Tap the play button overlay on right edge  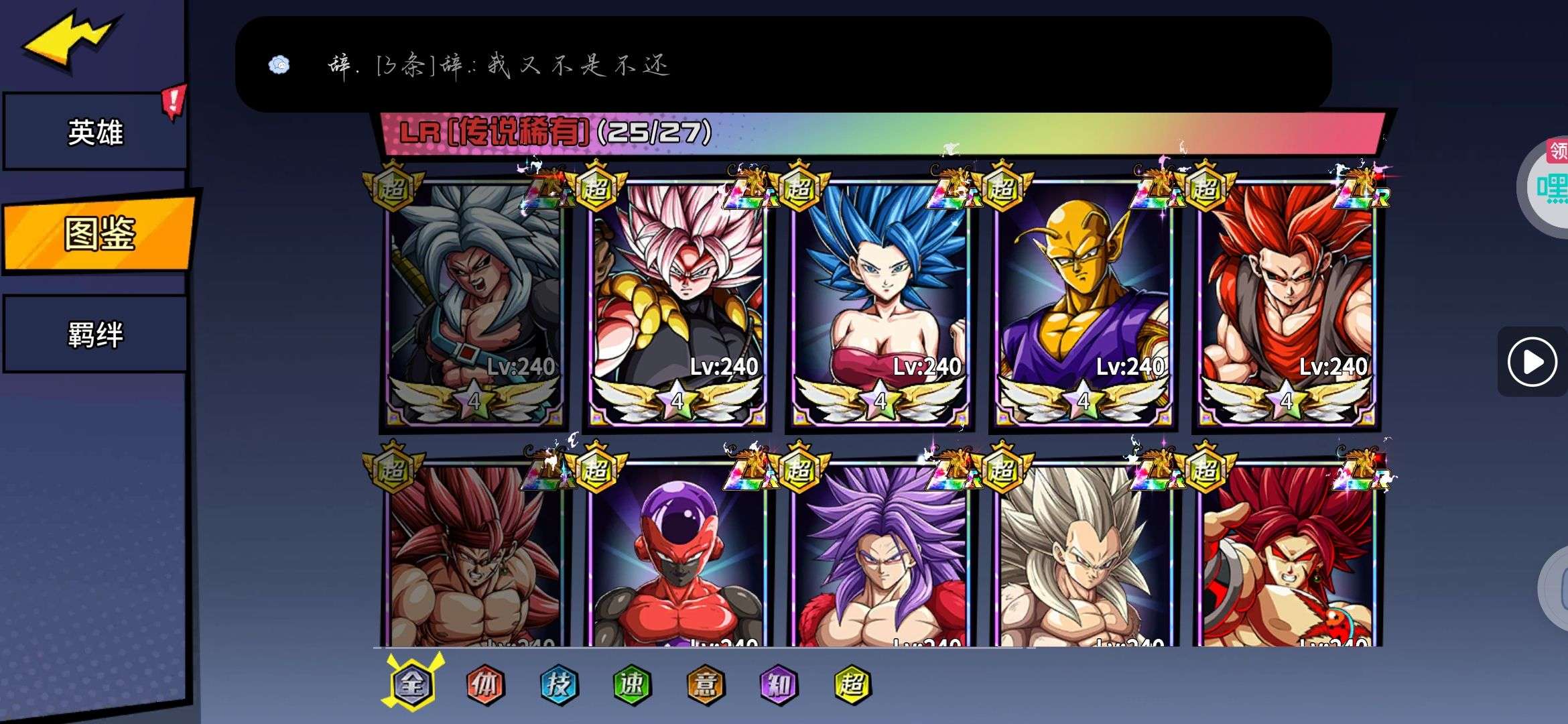[x=1532, y=362]
